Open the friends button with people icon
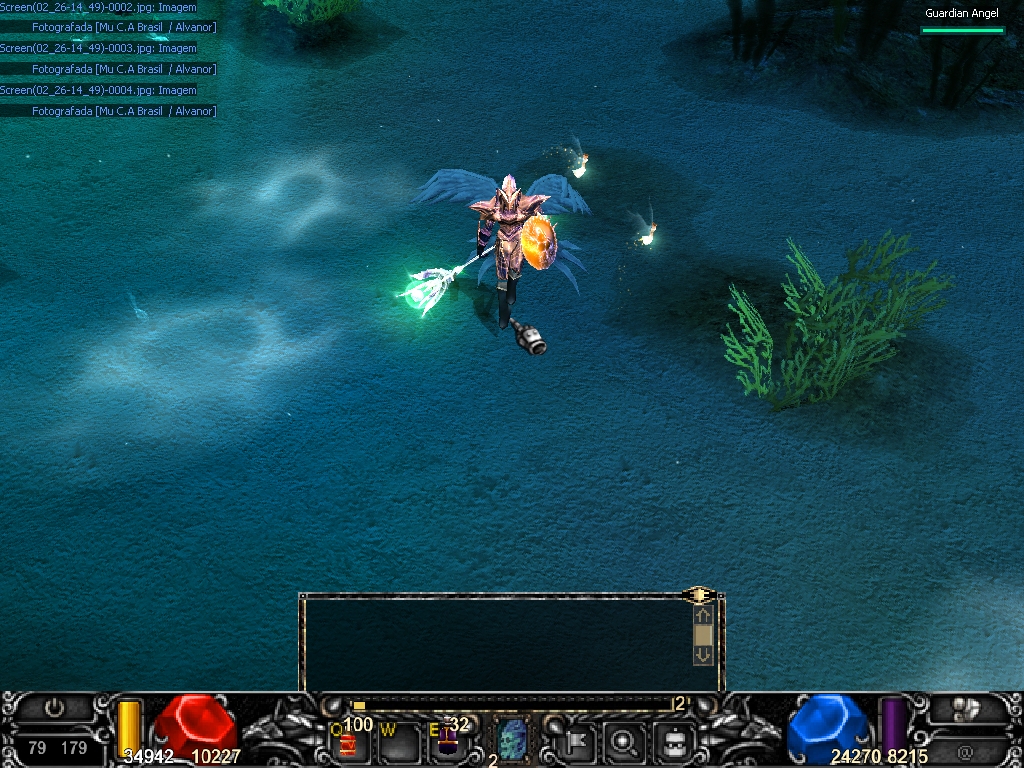Screen dimensions: 1024x768 [966, 709]
